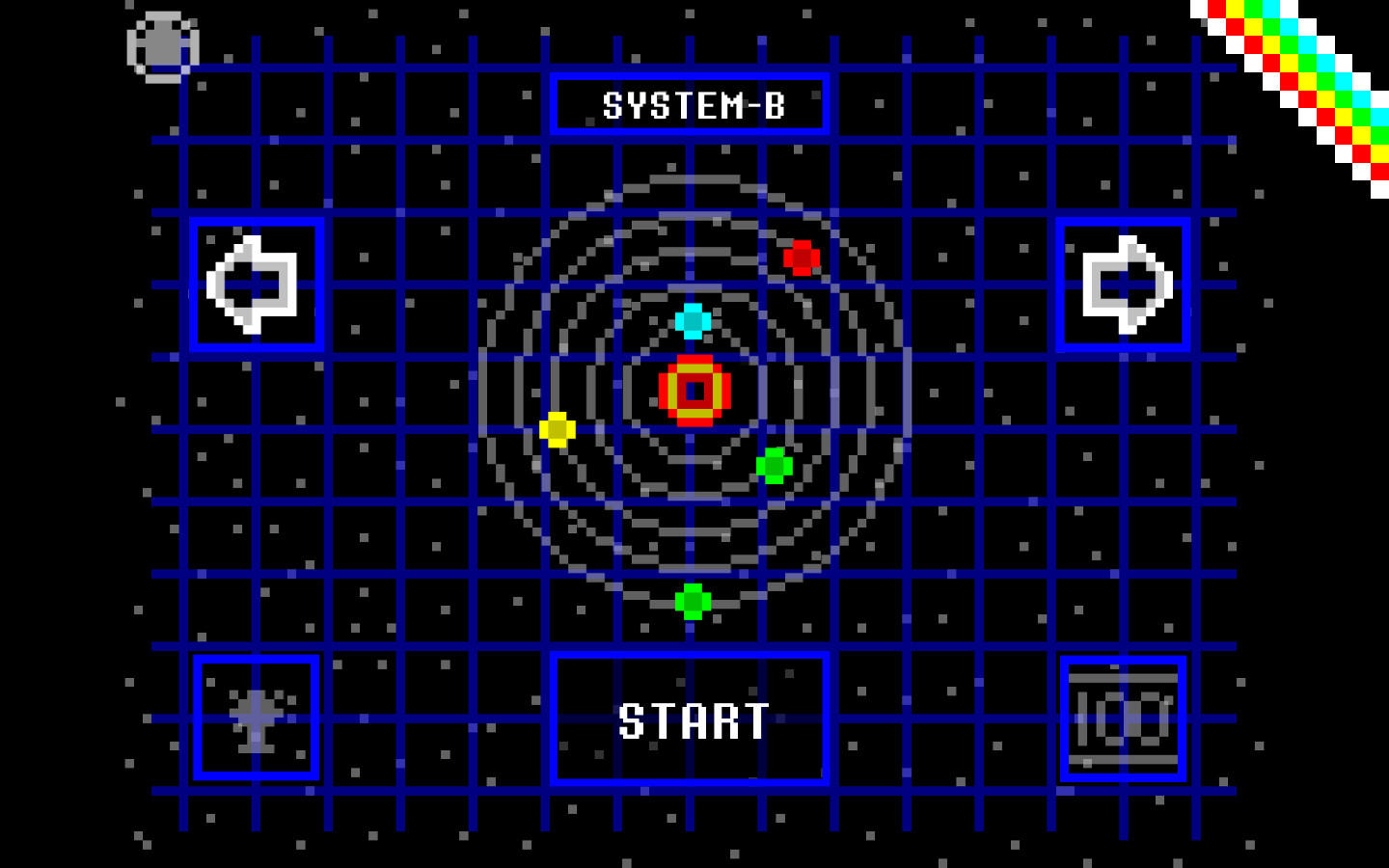Viewport: 1389px width, 868px height.
Task: Open the 100 credits display icon
Action: click(x=1125, y=718)
